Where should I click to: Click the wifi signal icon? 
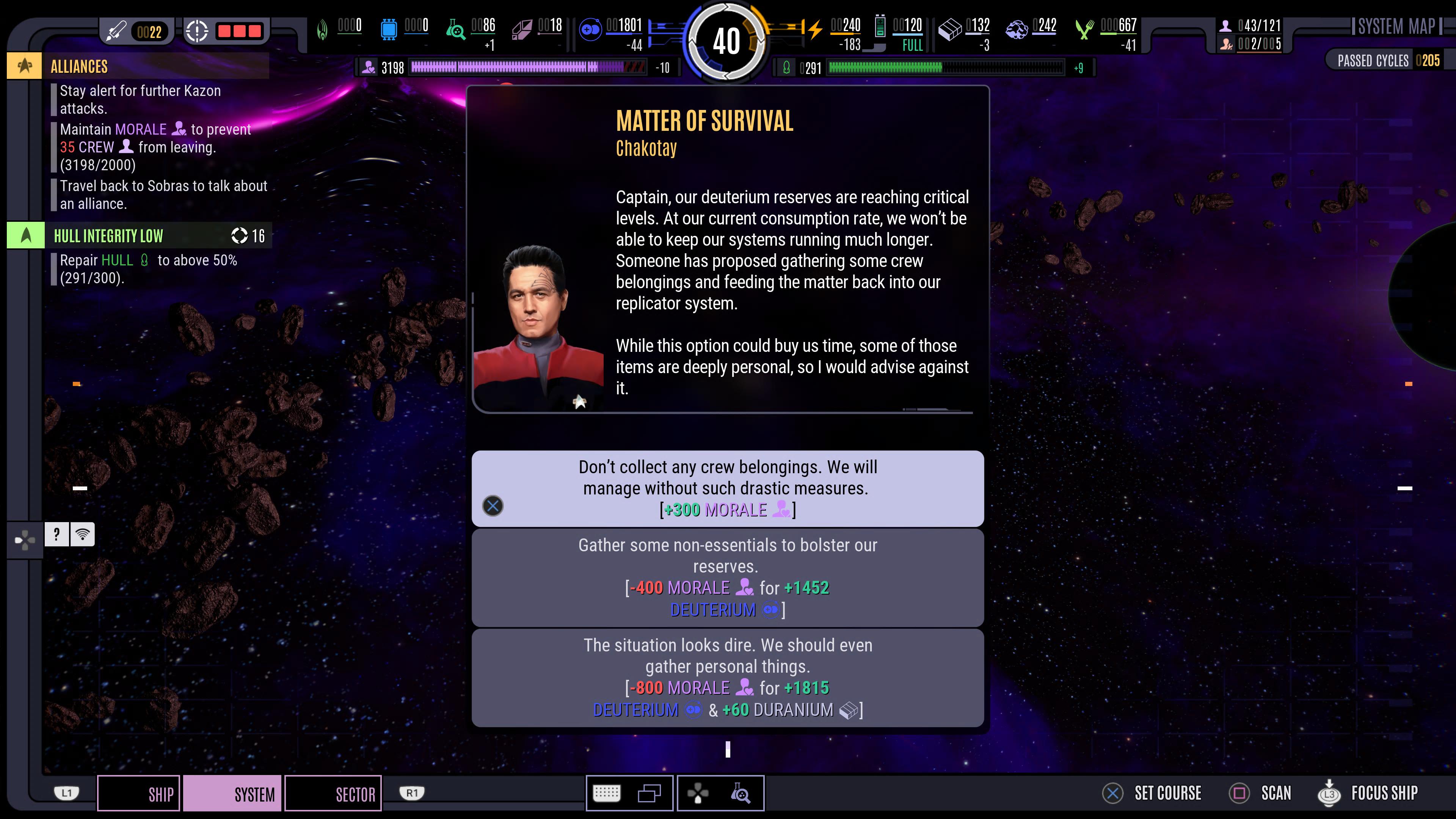tap(83, 534)
